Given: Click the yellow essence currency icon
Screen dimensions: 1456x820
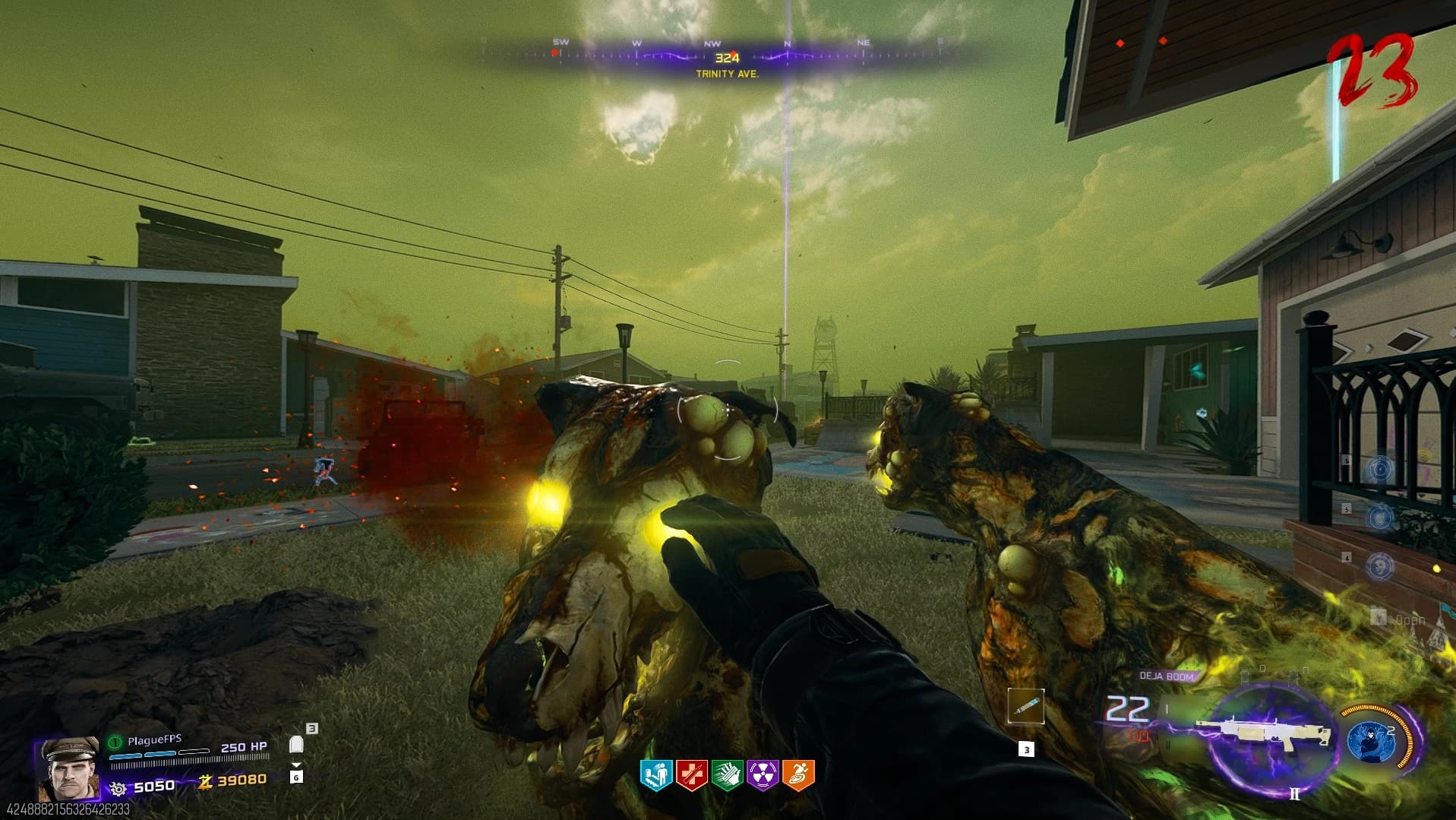Looking at the screenshot, I should (x=204, y=781).
